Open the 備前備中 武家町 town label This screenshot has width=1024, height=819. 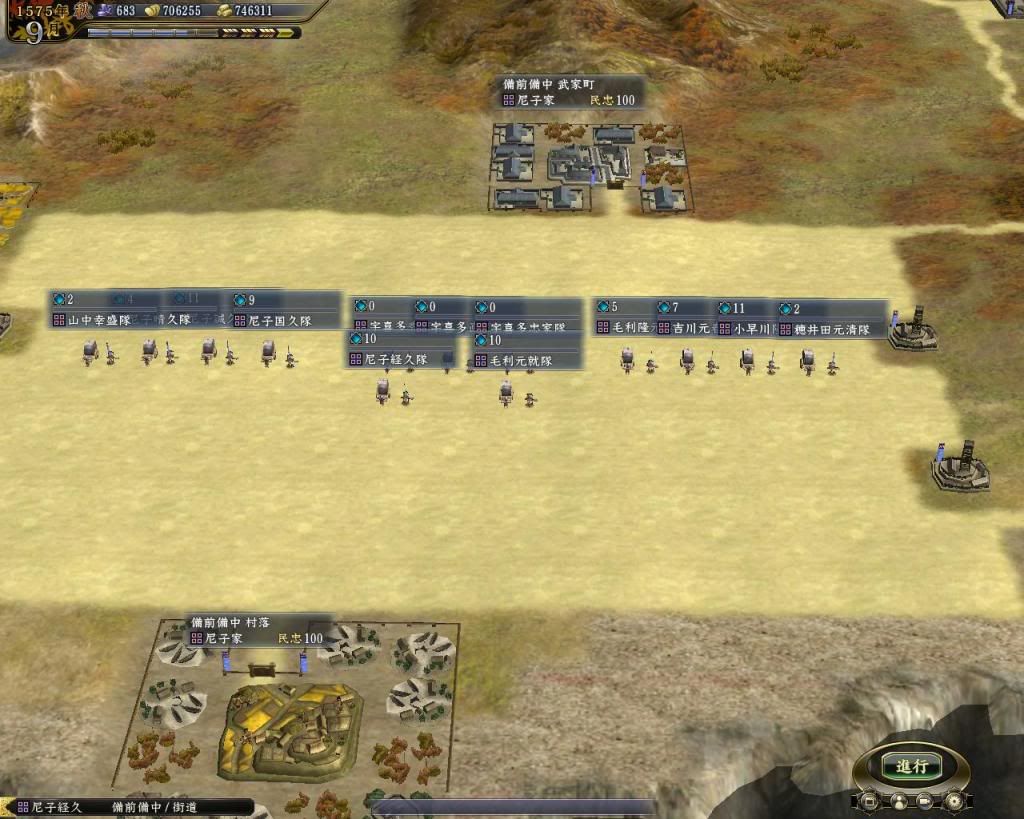tap(570, 93)
